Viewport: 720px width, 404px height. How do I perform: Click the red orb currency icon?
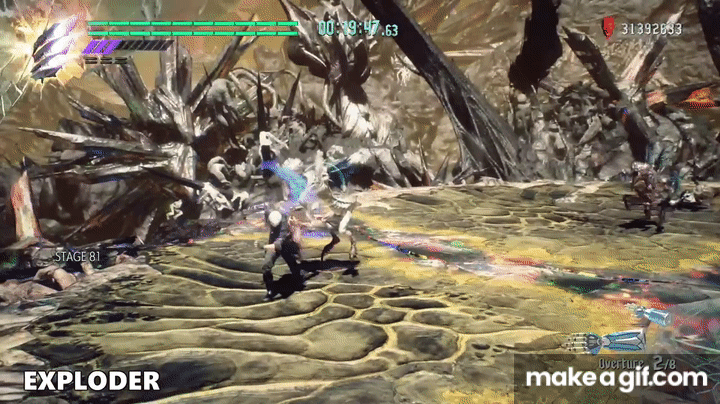click(x=608, y=29)
